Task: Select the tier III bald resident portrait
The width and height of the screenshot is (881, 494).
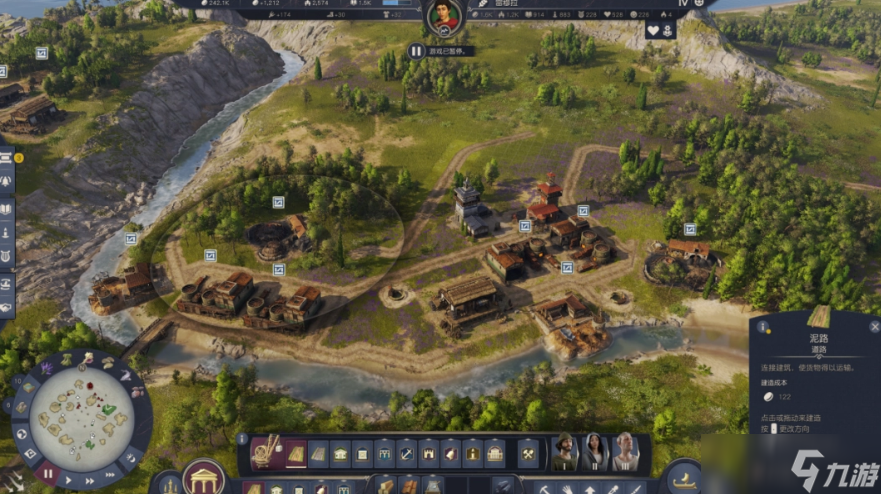Action: click(x=626, y=453)
